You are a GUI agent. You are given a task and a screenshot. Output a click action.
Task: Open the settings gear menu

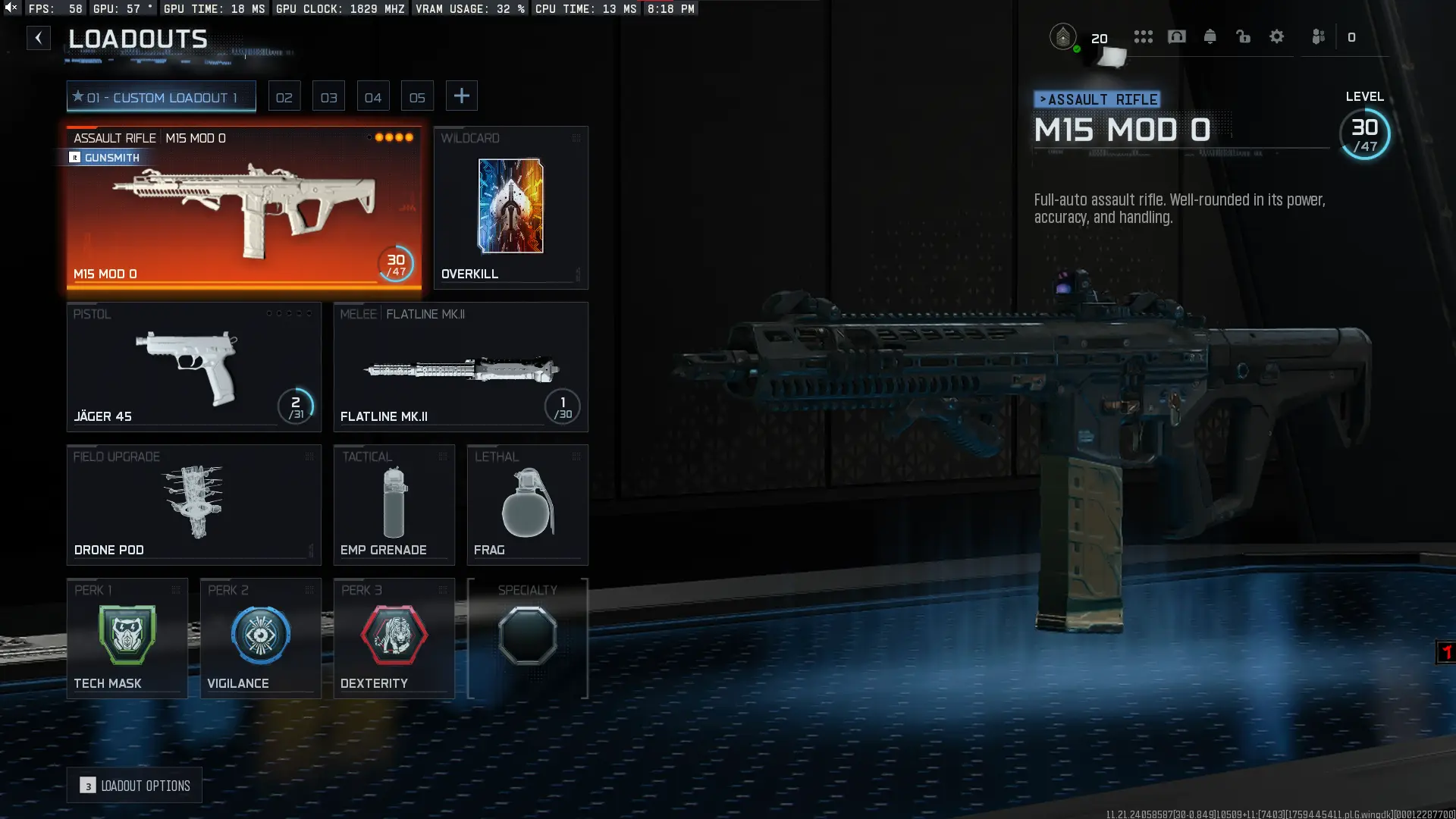pos(1277,36)
